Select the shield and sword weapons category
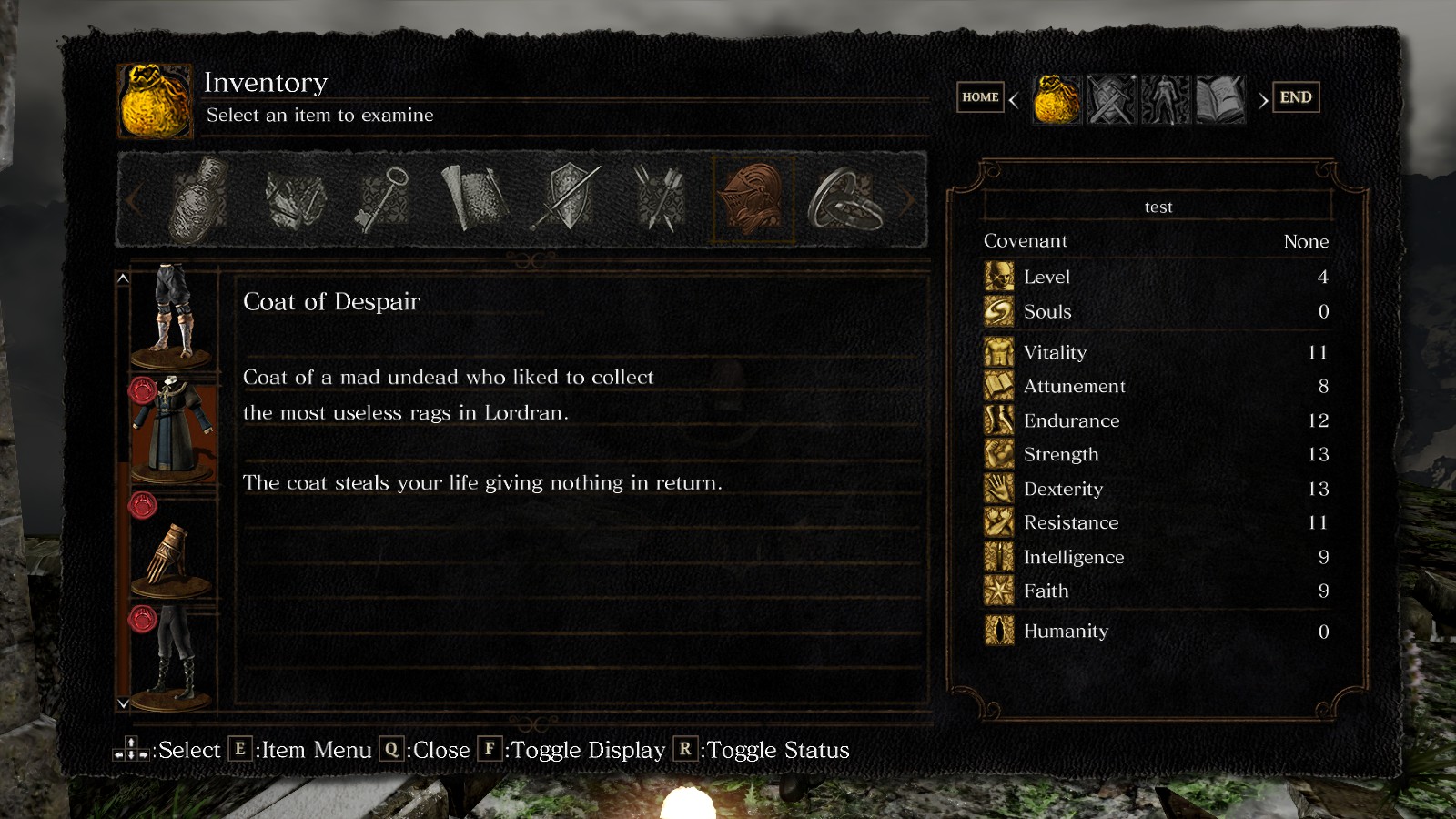 click(x=568, y=199)
